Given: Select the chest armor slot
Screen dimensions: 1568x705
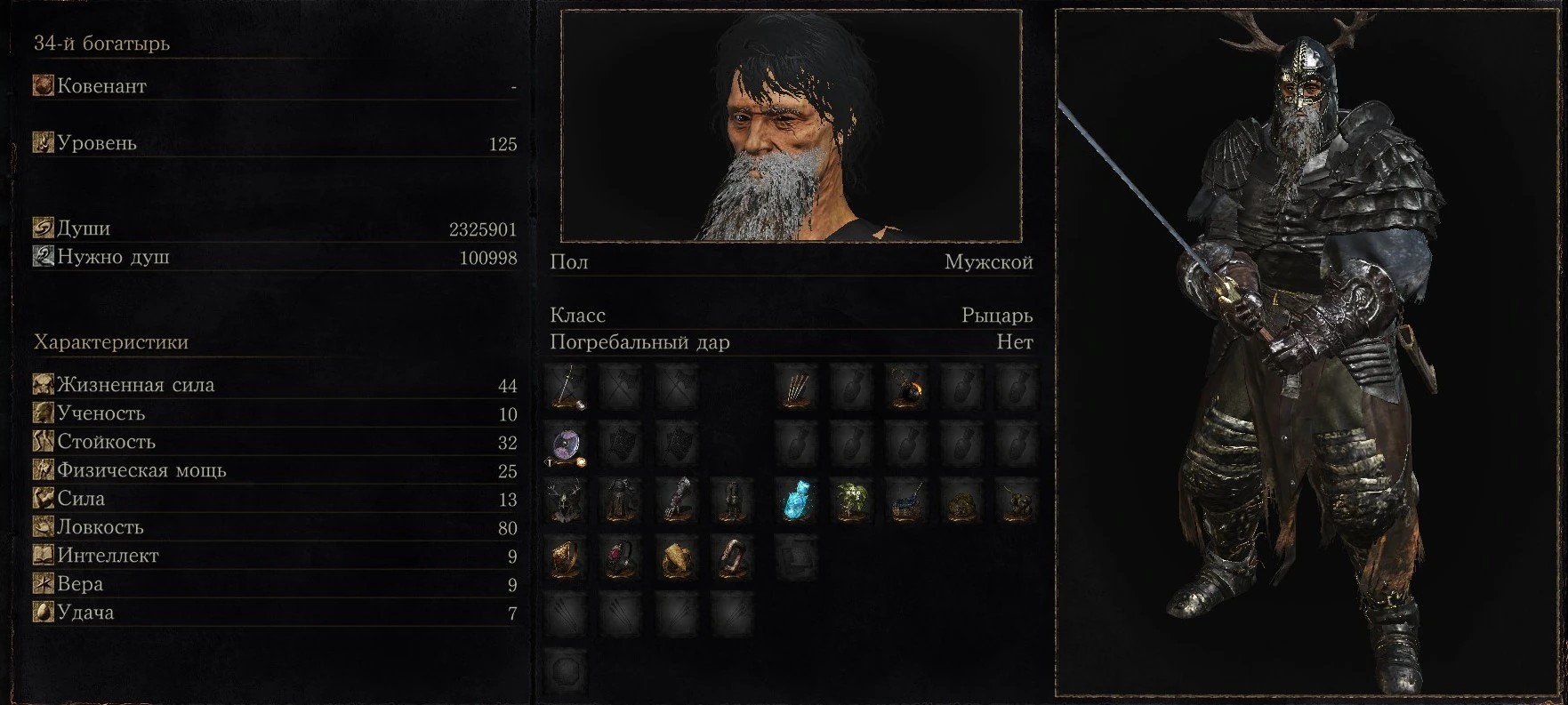Looking at the screenshot, I should point(621,501).
